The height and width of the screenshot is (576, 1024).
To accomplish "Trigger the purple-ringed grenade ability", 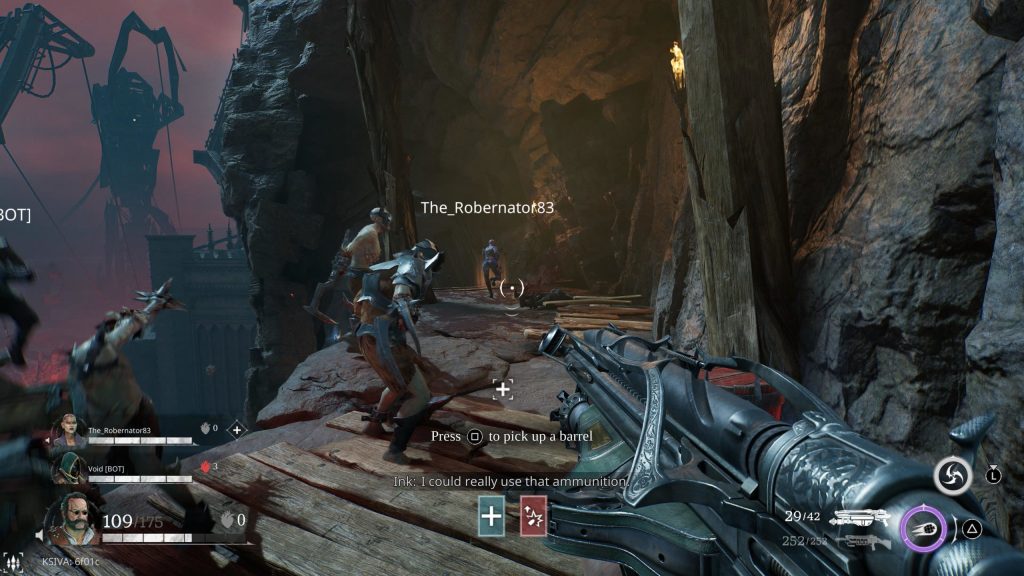I will click(x=923, y=528).
